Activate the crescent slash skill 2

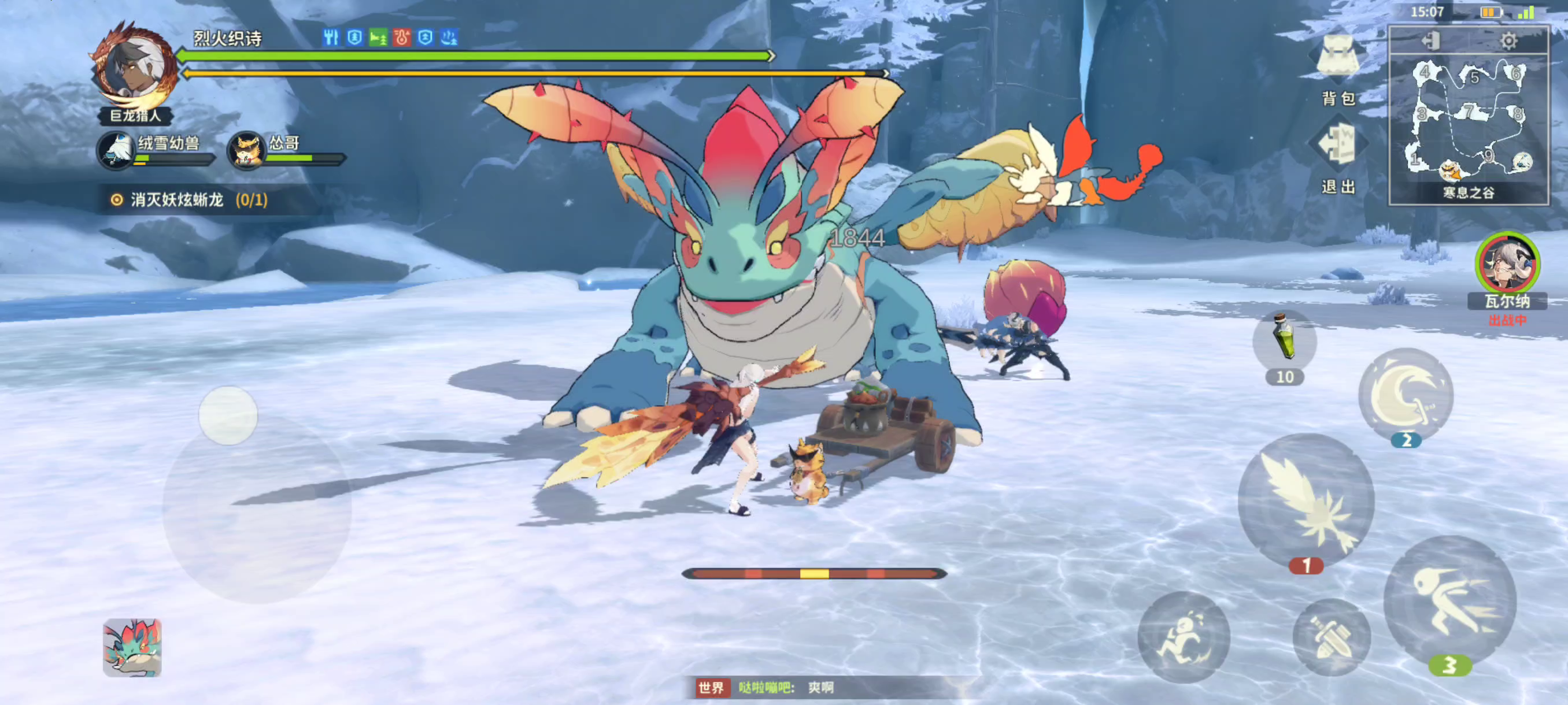1406,394
